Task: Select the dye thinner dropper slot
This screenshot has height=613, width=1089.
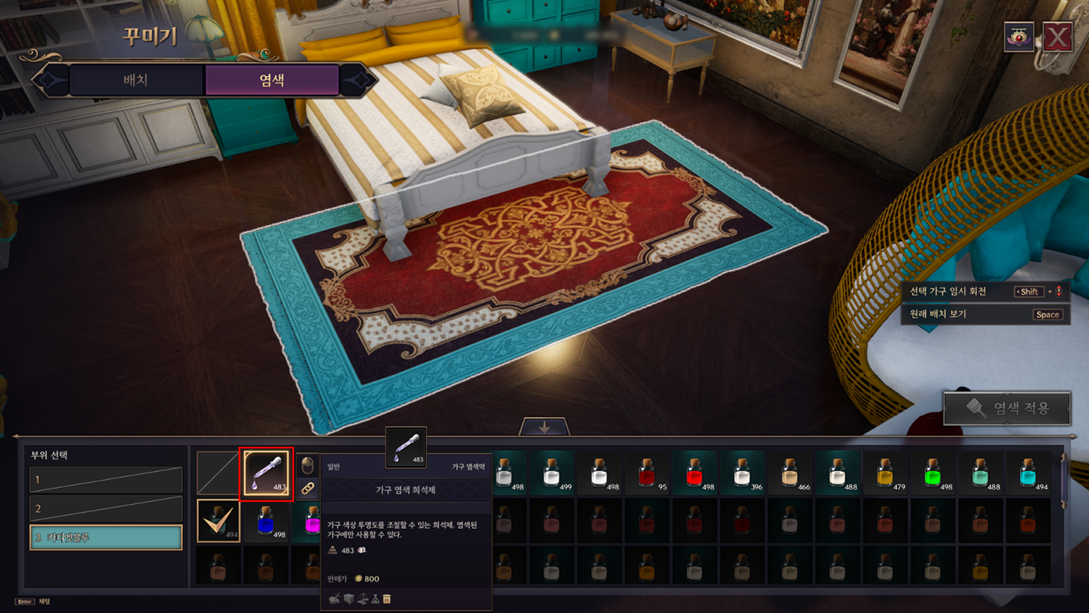Action: pyautogui.click(x=267, y=471)
